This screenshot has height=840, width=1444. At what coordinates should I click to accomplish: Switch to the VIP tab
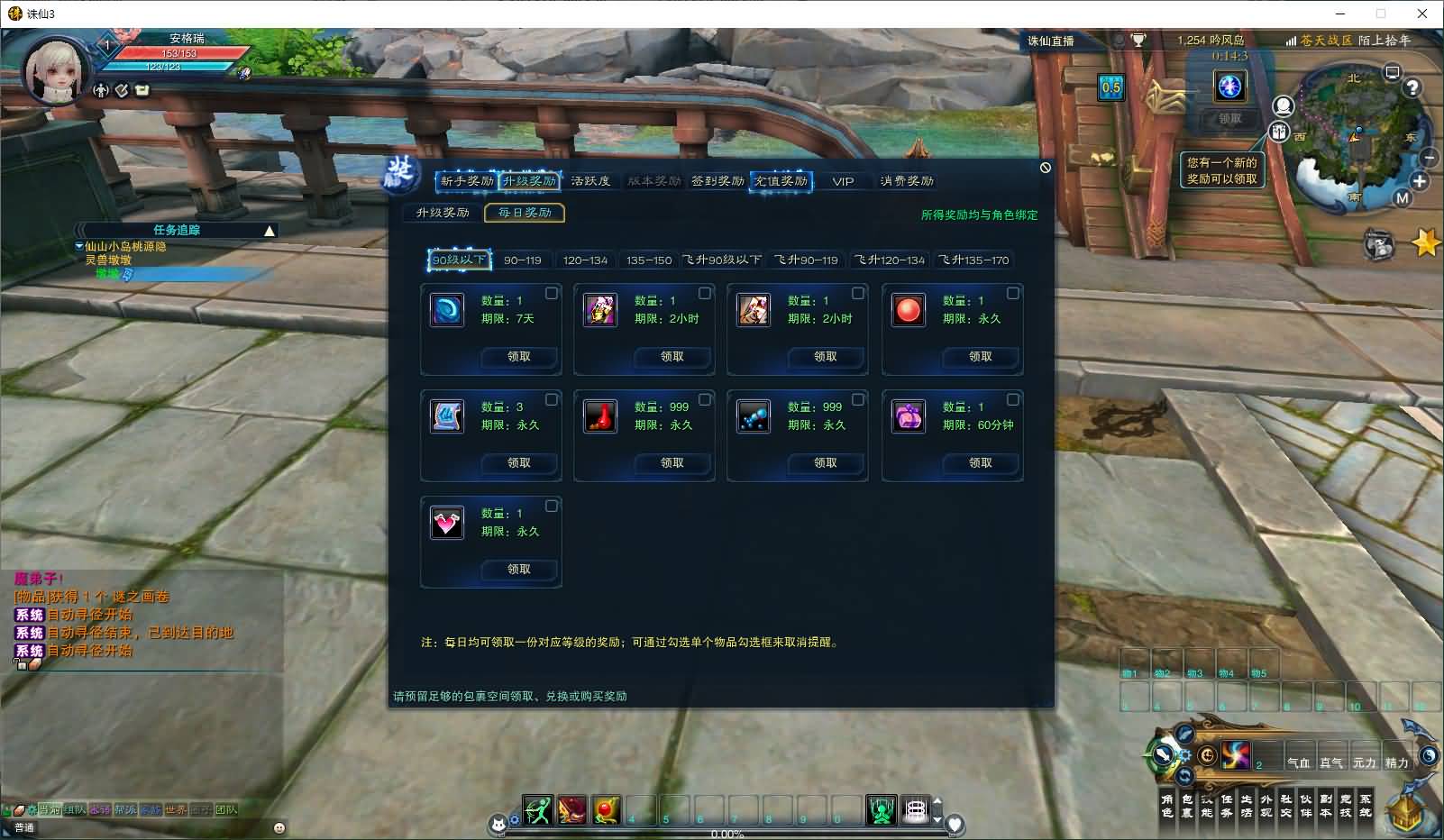pyautogui.click(x=843, y=181)
